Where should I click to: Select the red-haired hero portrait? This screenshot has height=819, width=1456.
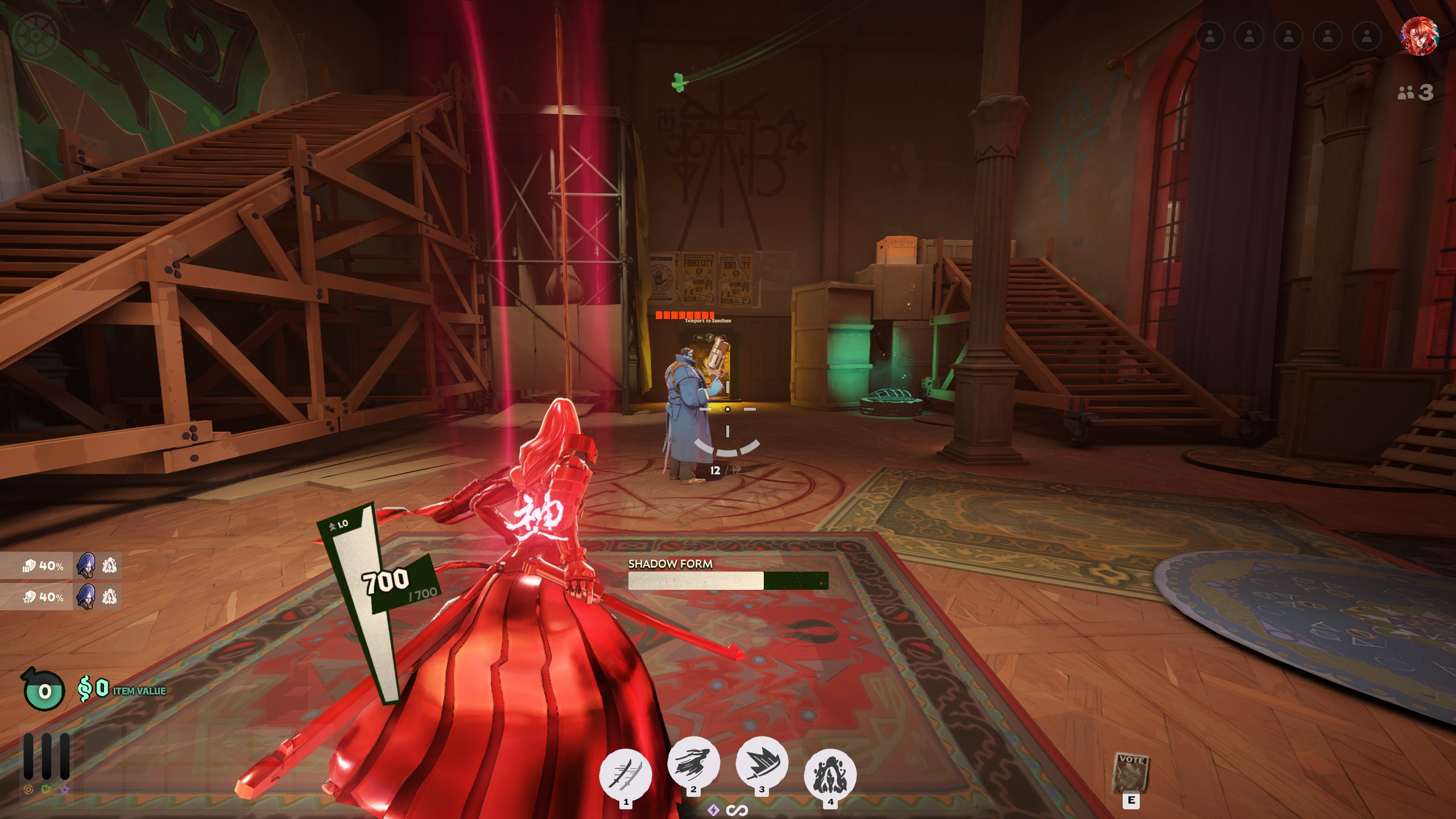1419,36
